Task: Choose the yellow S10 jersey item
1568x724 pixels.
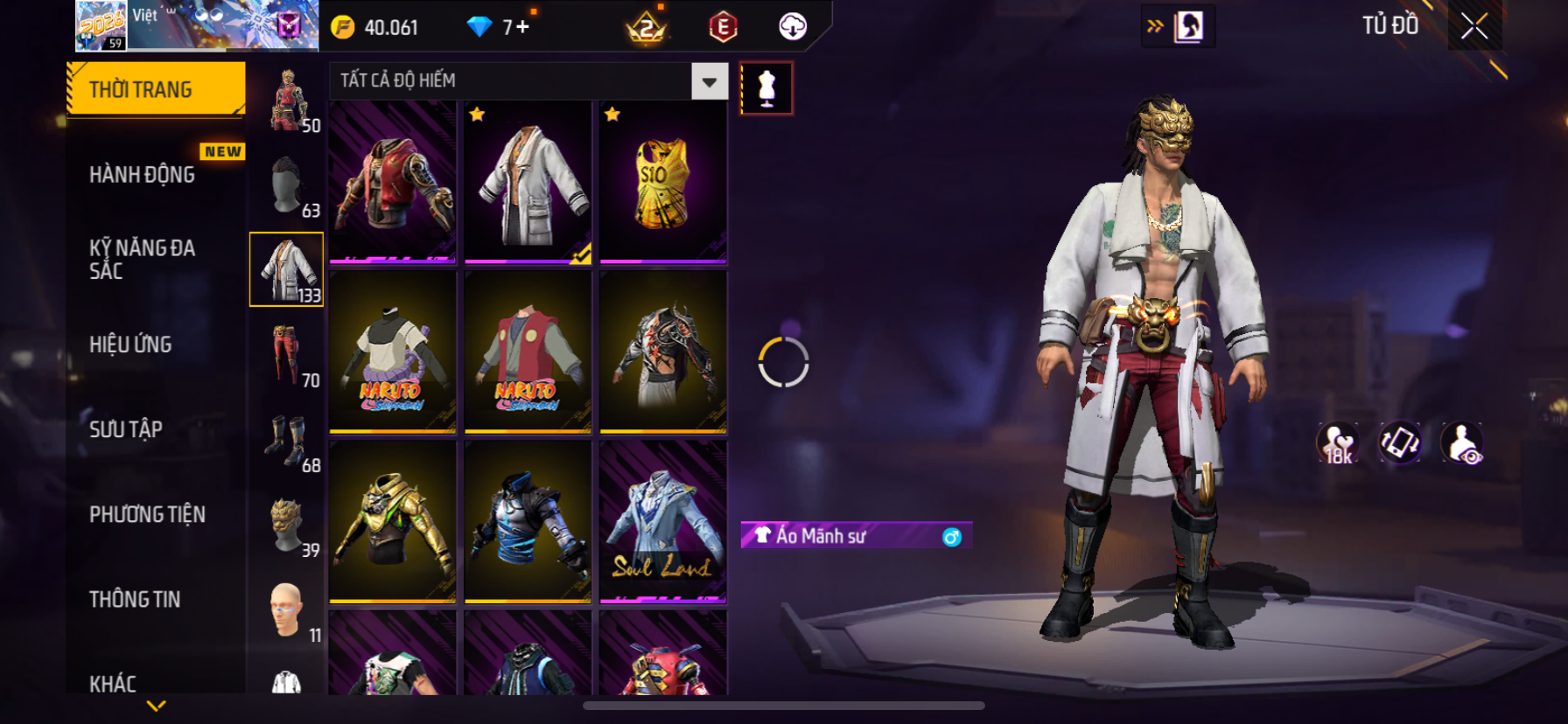Action: point(662,182)
